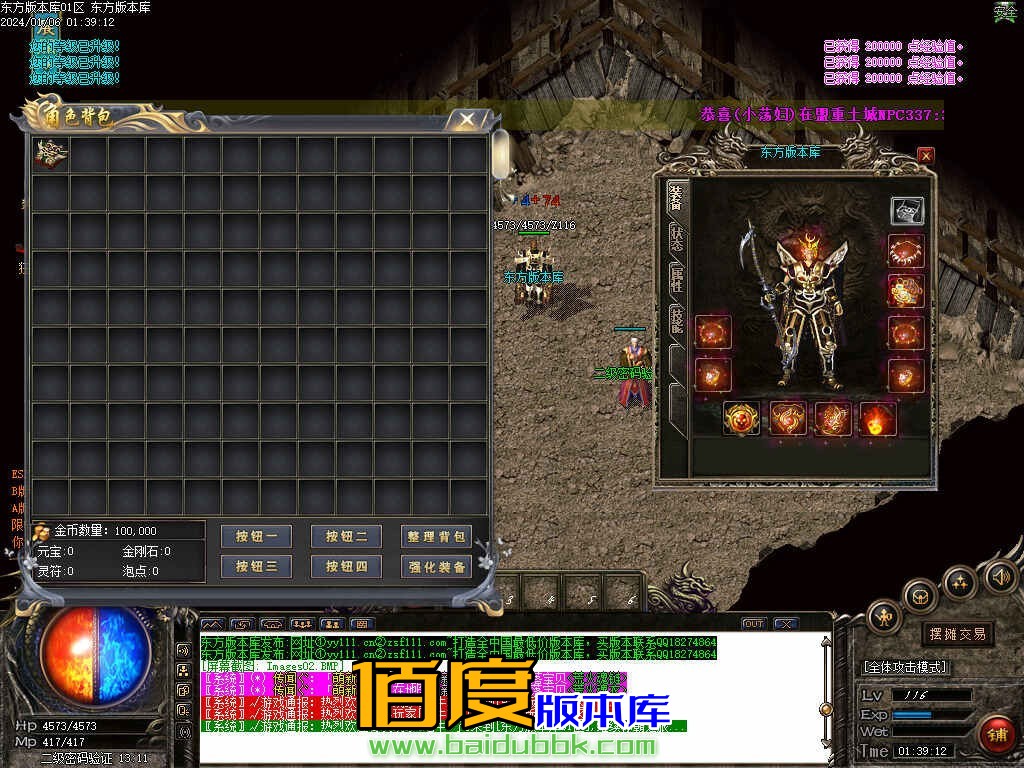The width and height of the screenshot is (1024, 768).
Task: Click the 按钮二 button
Action: (346, 537)
